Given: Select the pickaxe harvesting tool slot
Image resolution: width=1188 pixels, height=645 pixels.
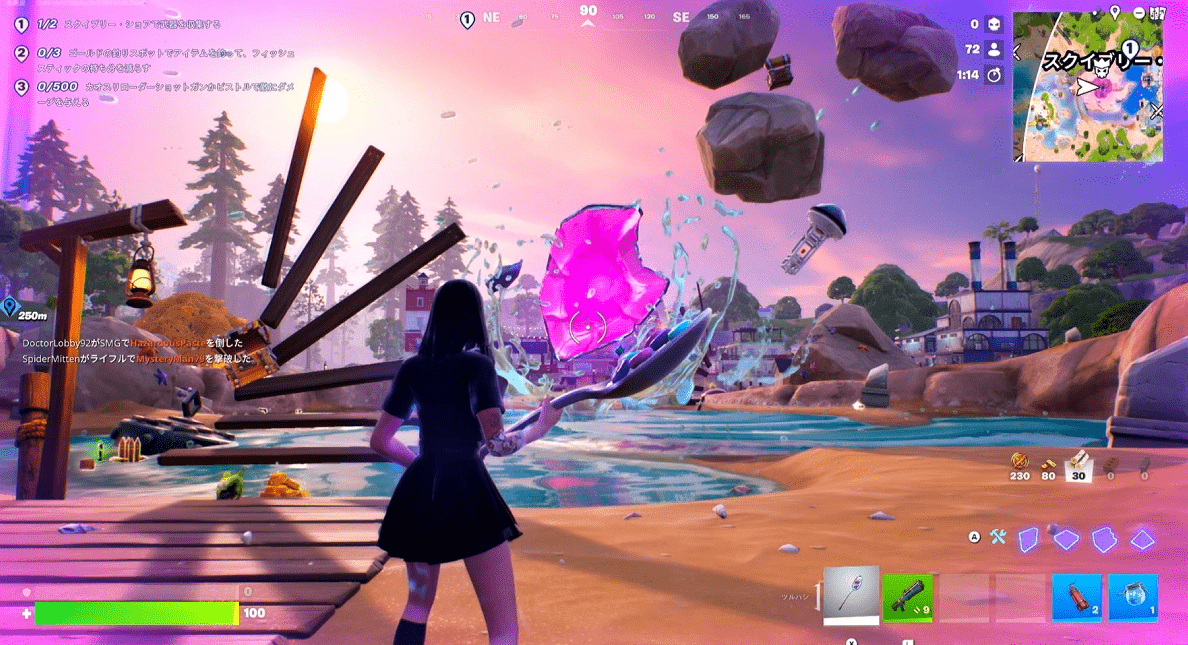Looking at the screenshot, I should [851, 597].
